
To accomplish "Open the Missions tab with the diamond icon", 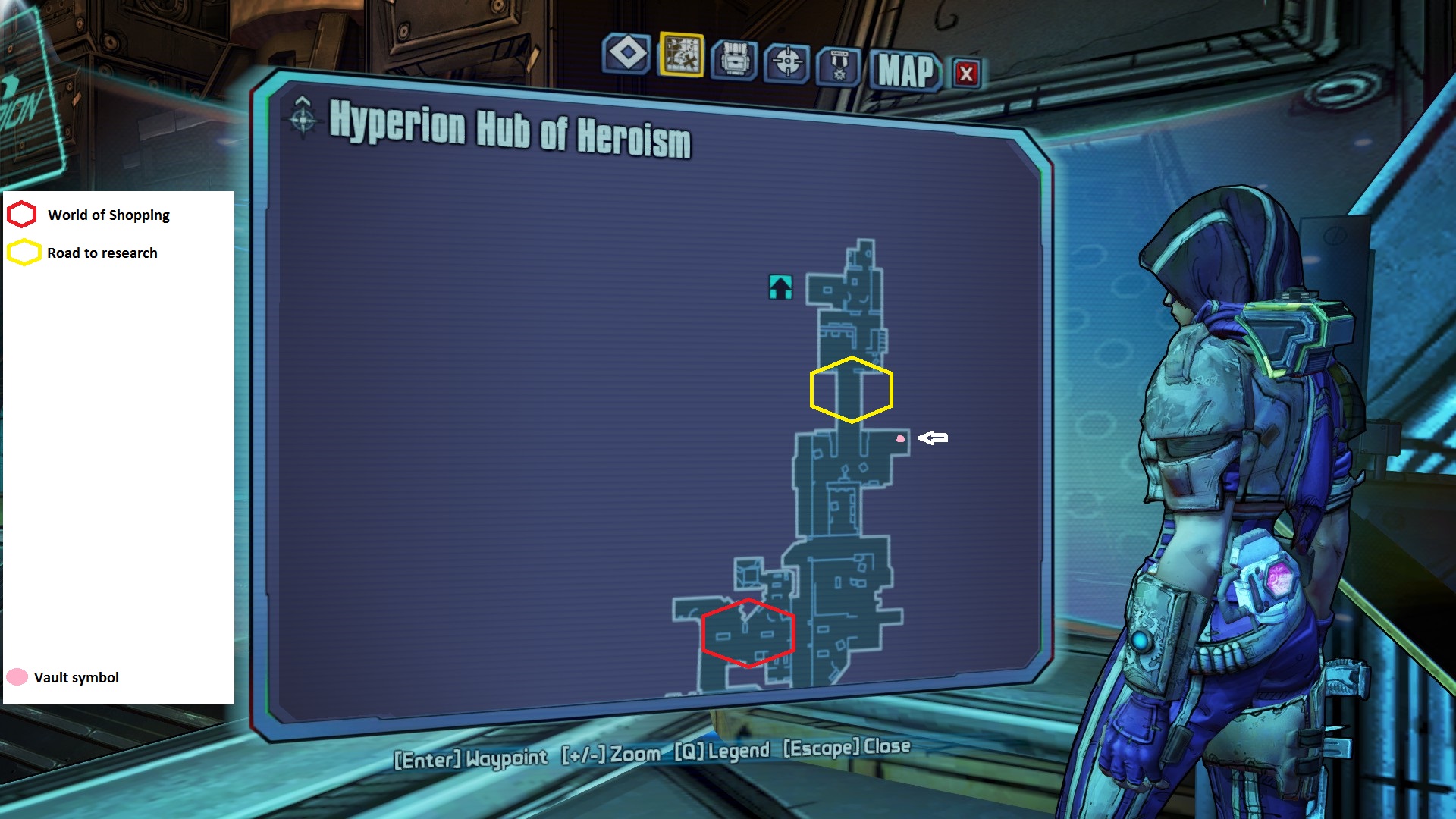I will click(626, 55).
